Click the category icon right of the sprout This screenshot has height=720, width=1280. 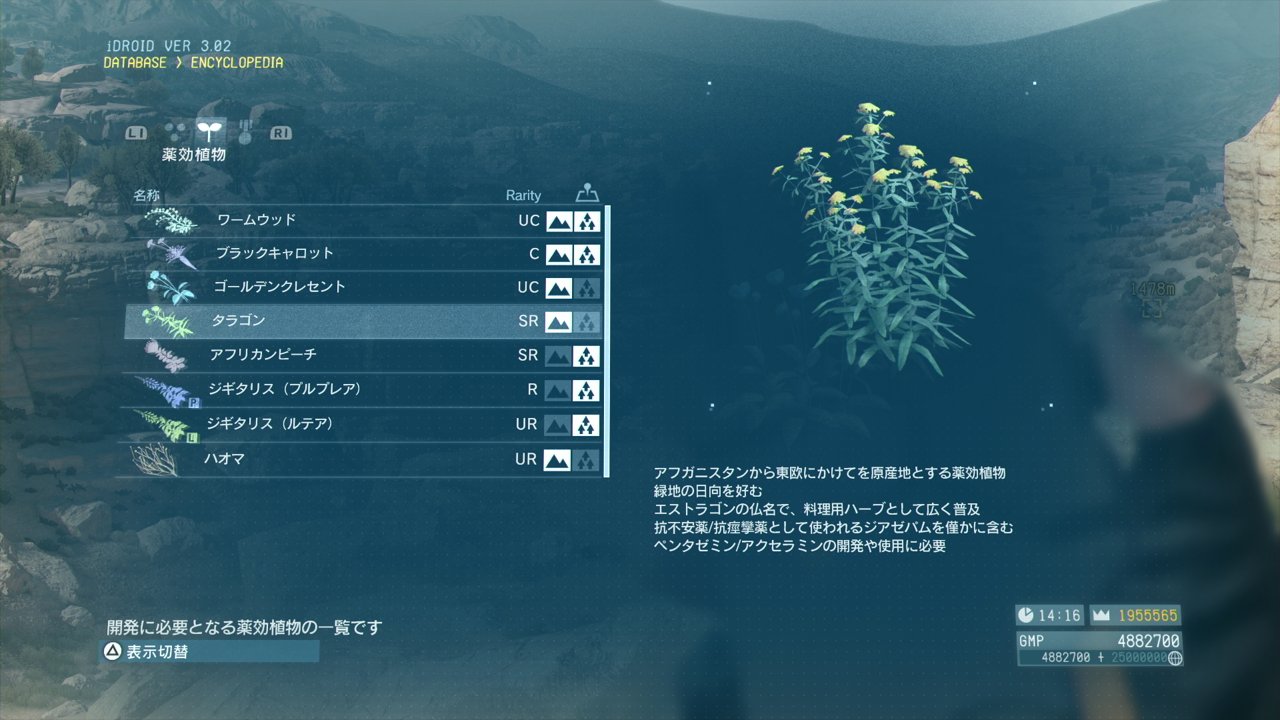(243, 131)
